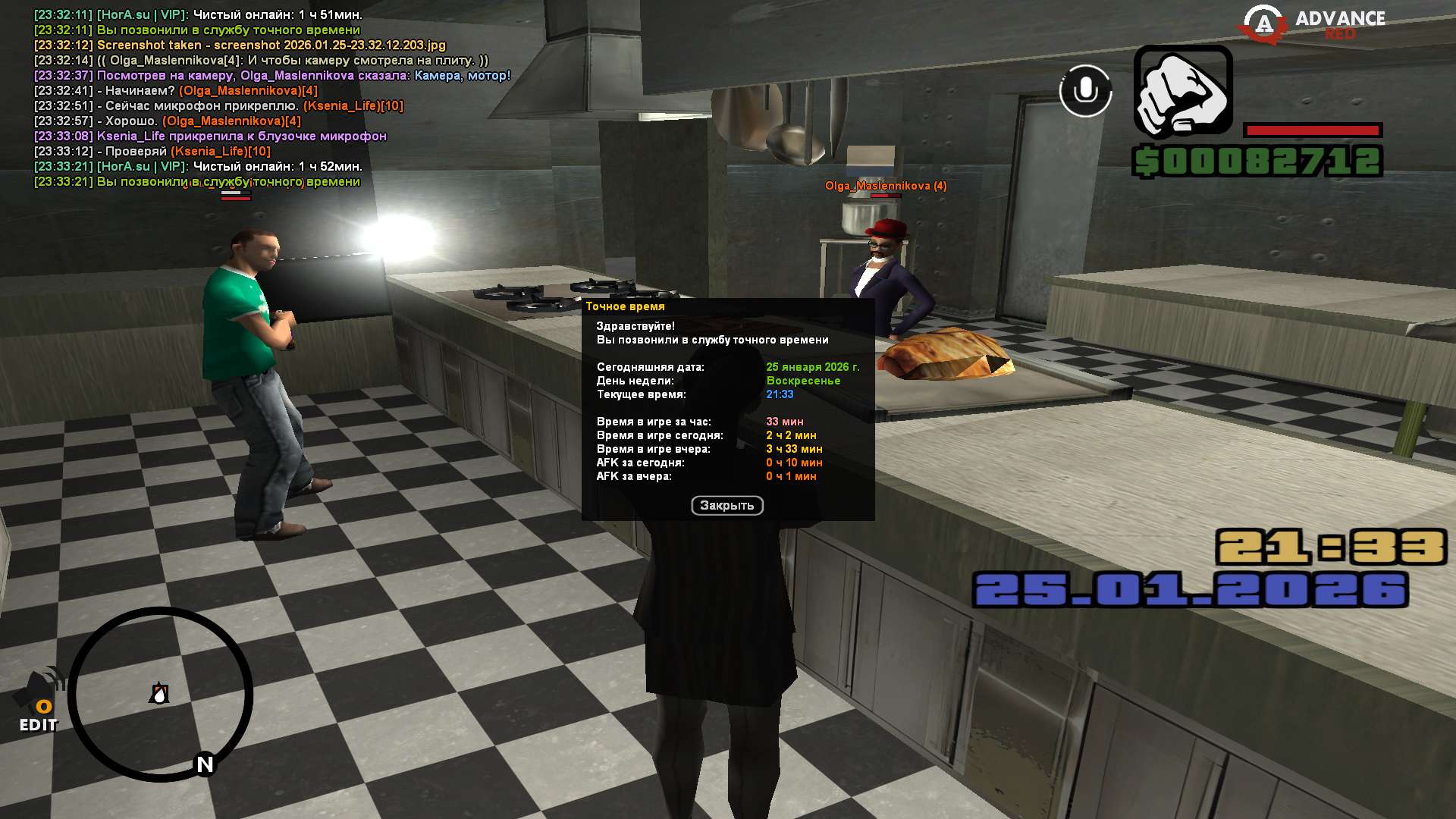The height and width of the screenshot is (819, 1456).
Task: Toggle the voice chat microphone icon
Action: (1085, 91)
